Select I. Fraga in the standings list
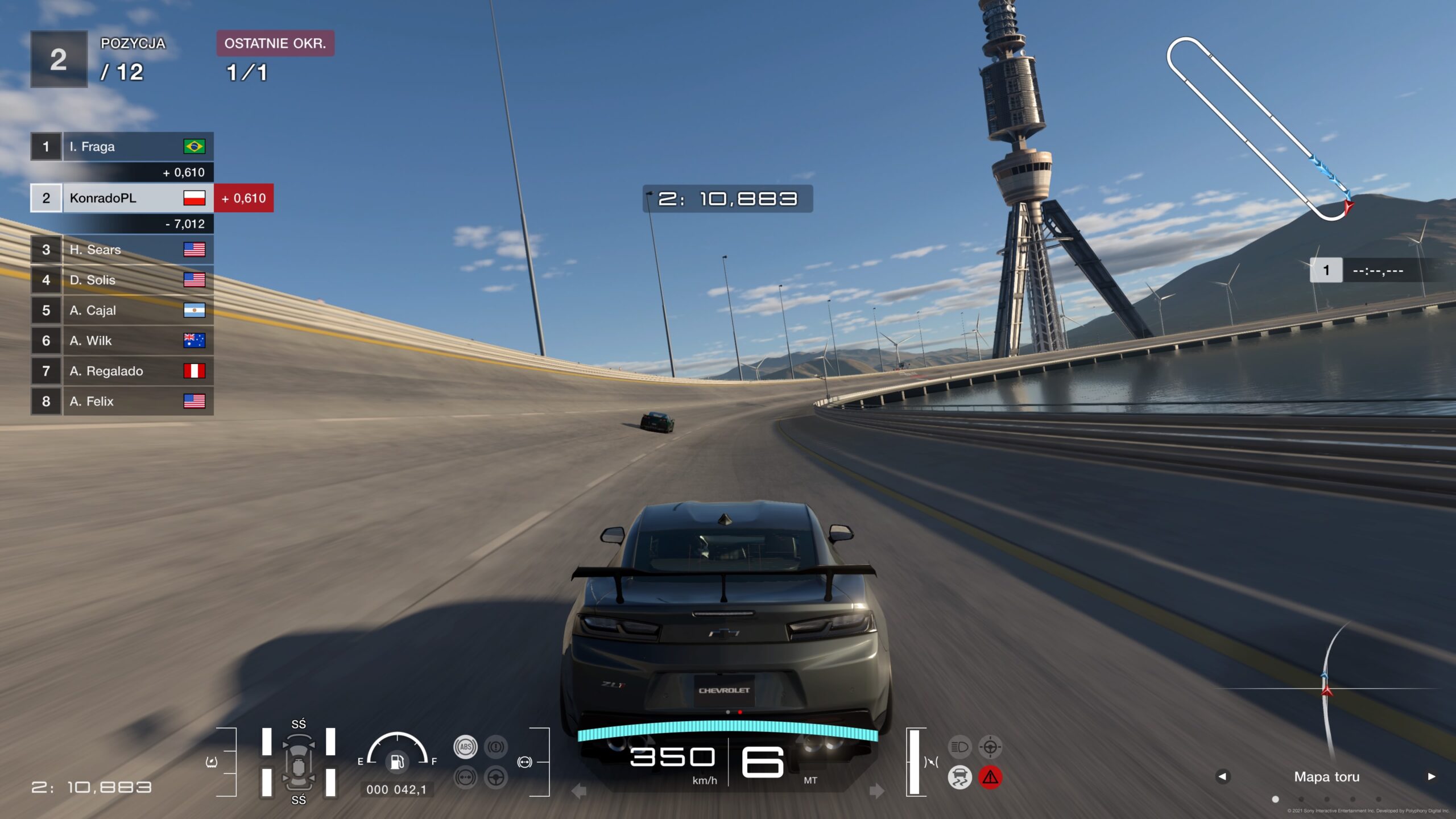 tap(122, 147)
